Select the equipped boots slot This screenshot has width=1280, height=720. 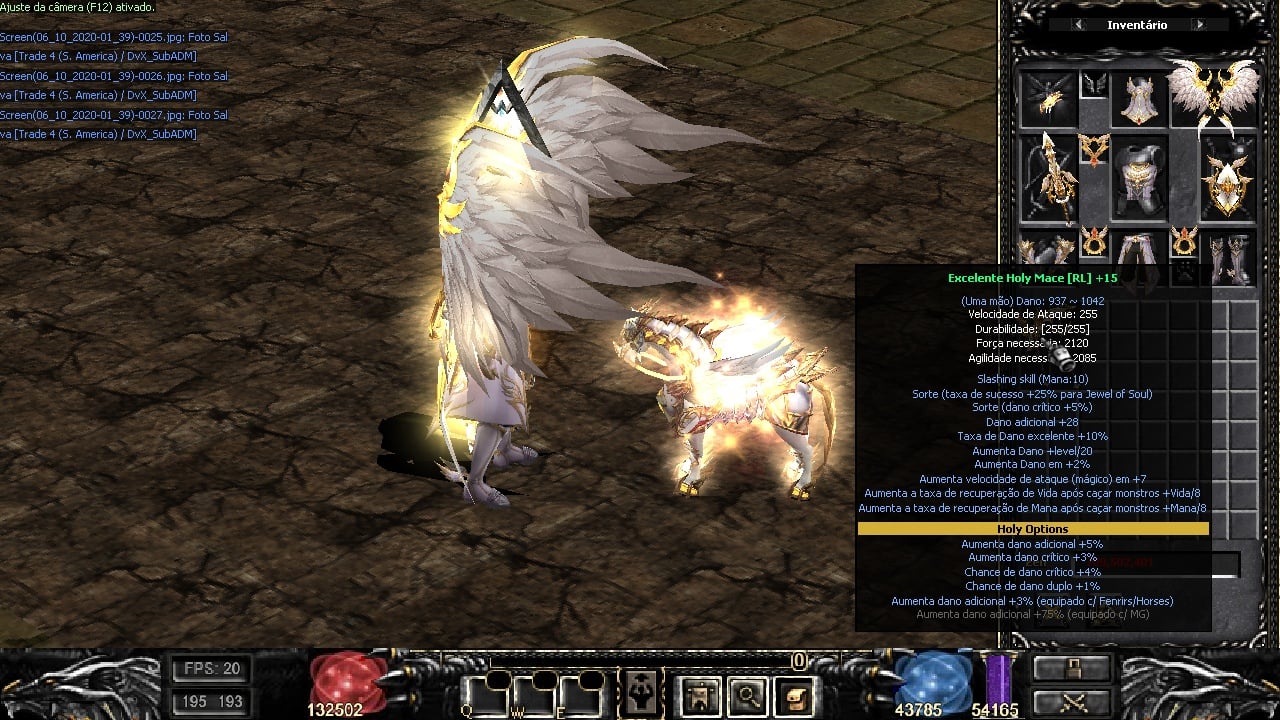pos(1227,260)
